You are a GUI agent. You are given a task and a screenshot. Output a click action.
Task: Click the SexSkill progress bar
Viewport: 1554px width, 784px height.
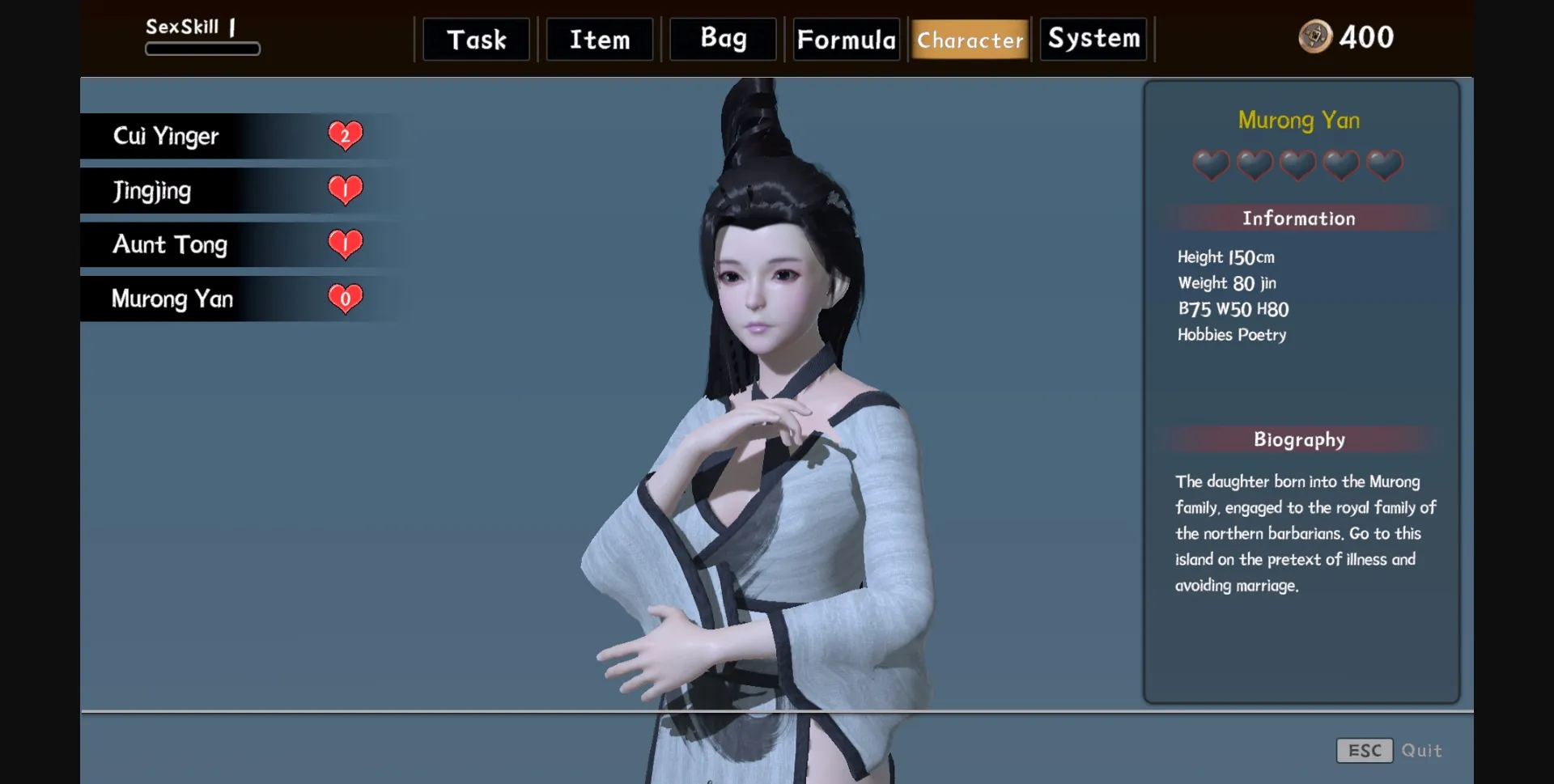[202, 50]
